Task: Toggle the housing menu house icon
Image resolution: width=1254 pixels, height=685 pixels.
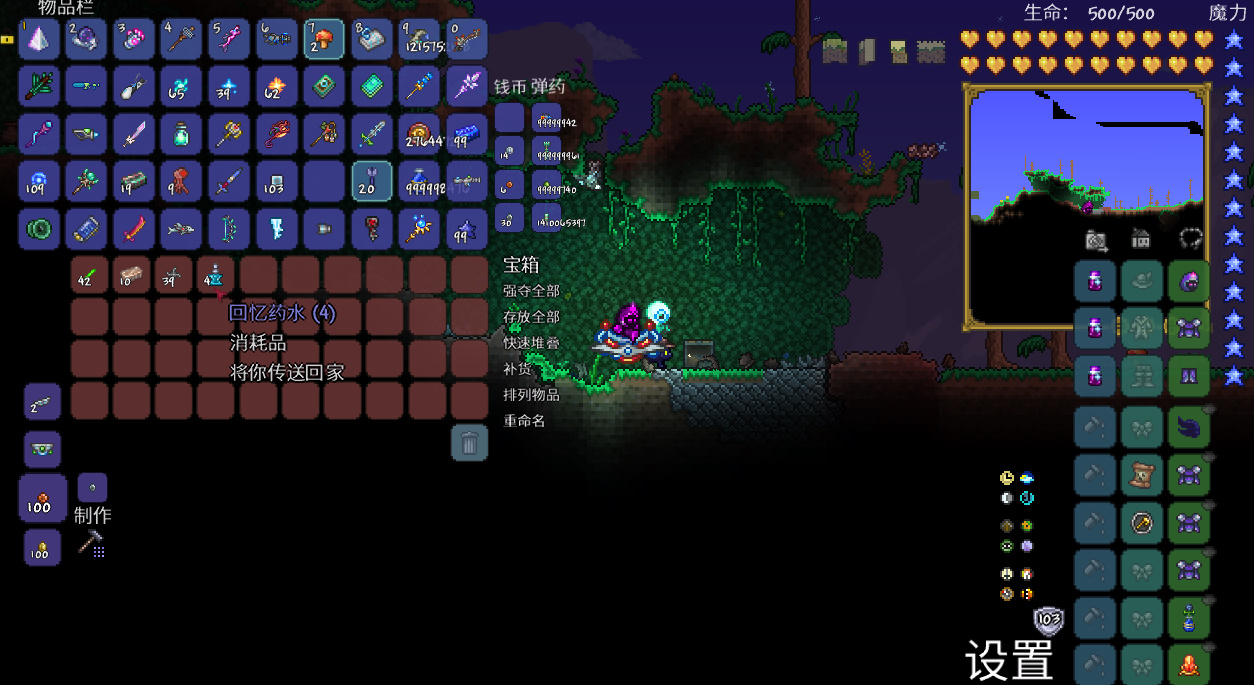Action: point(1141,240)
